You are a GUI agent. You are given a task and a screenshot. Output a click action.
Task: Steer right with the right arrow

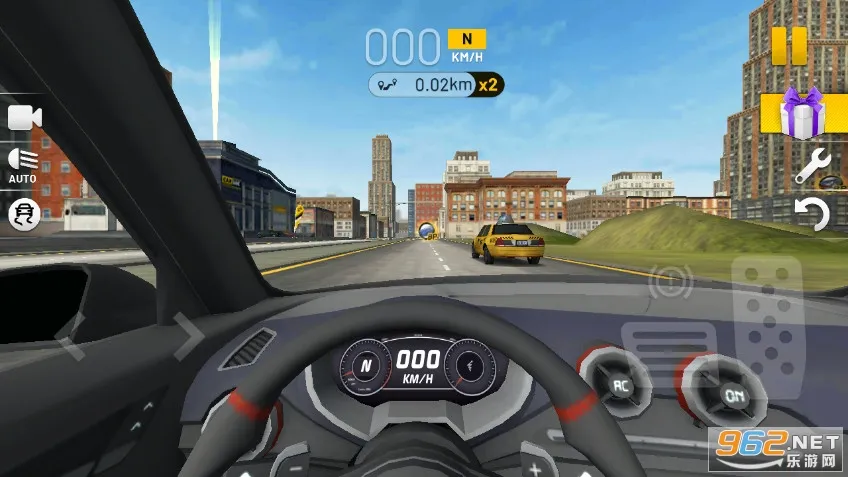(186, 335)
